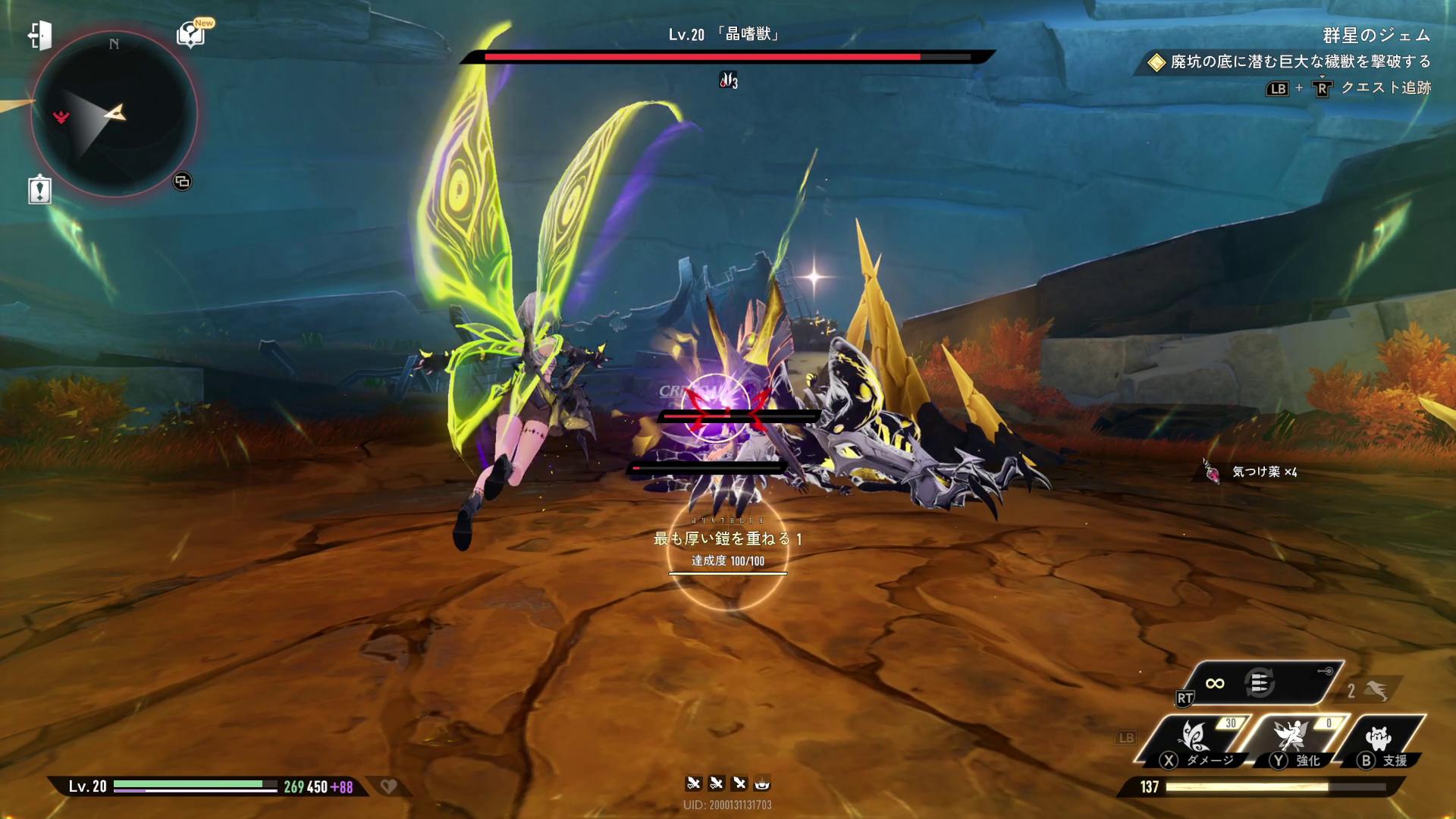Use the 気つけ薬 item
Viewport: 1456px width, 819px height.
point(1213,472)
